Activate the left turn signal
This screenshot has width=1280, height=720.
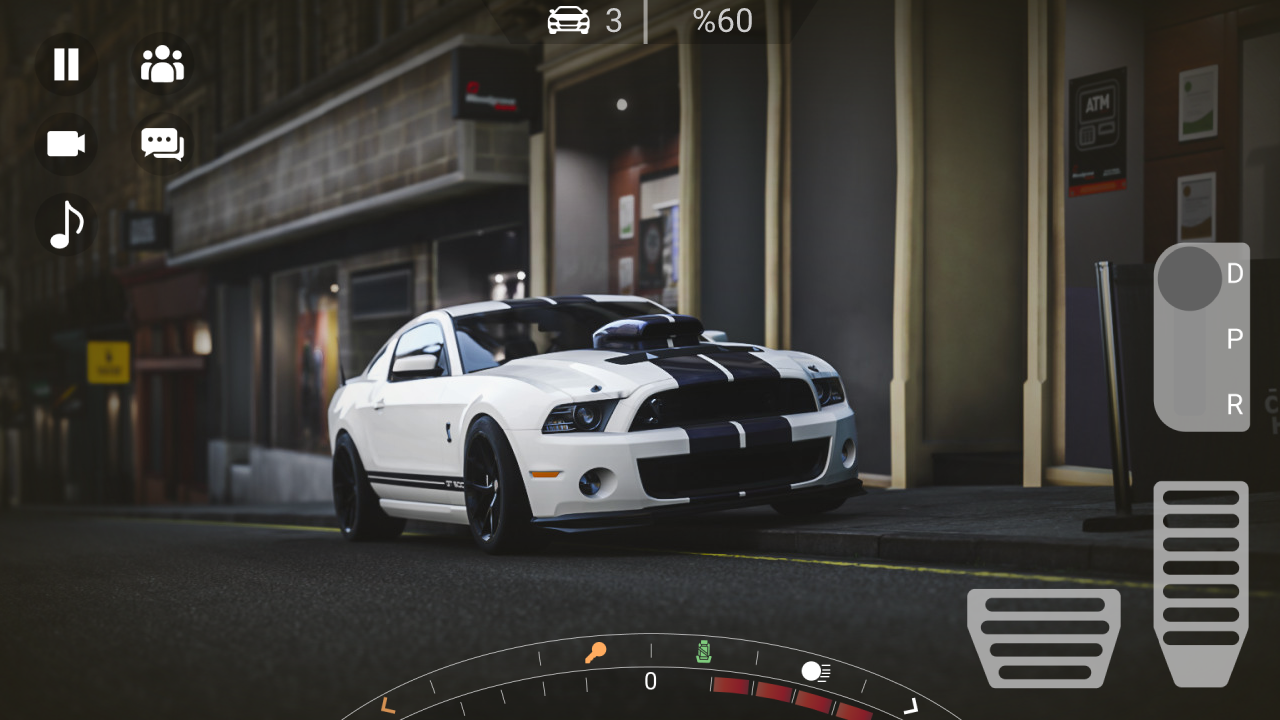388,706
